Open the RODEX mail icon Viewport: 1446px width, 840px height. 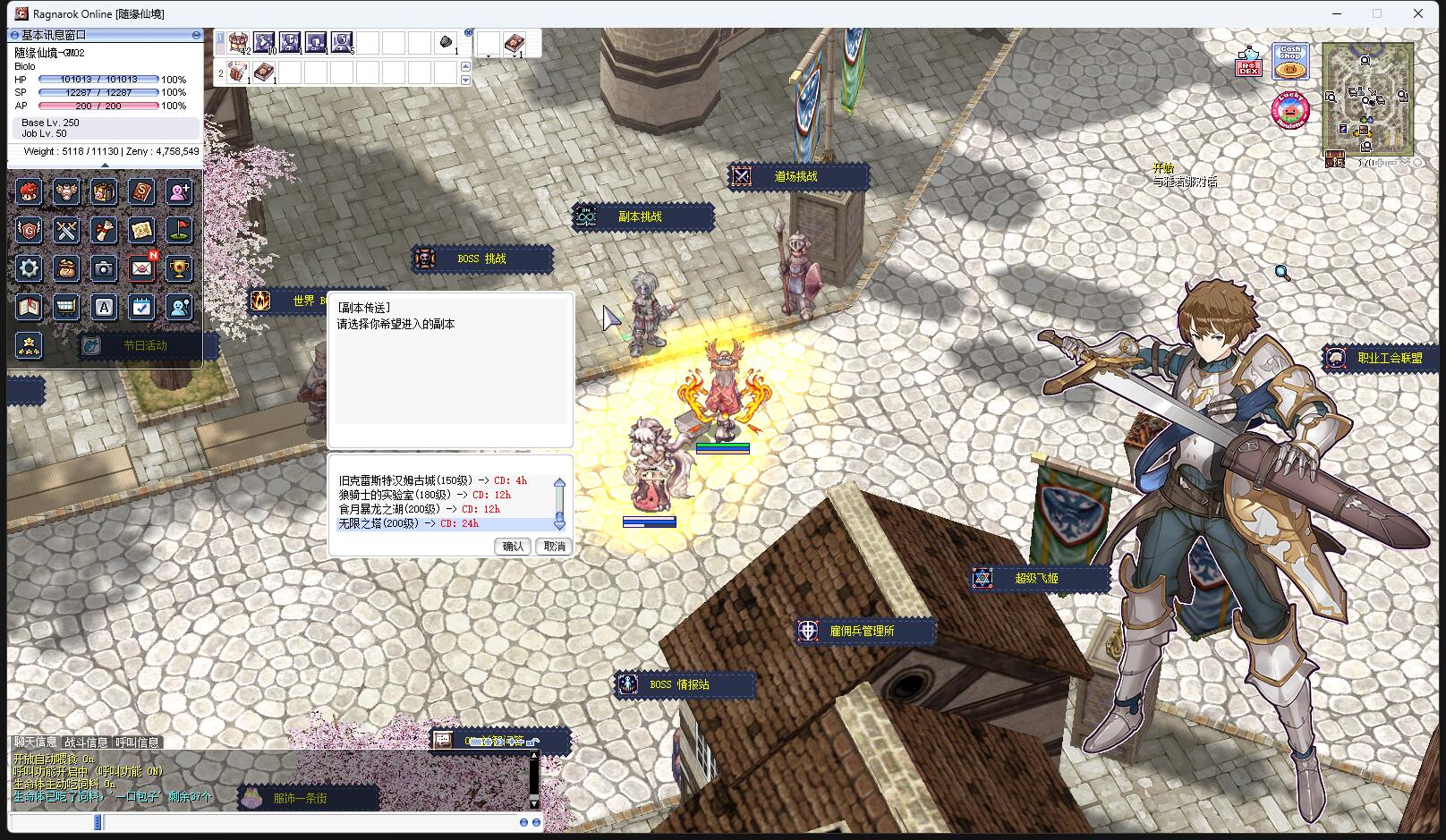coord(1249,61)
